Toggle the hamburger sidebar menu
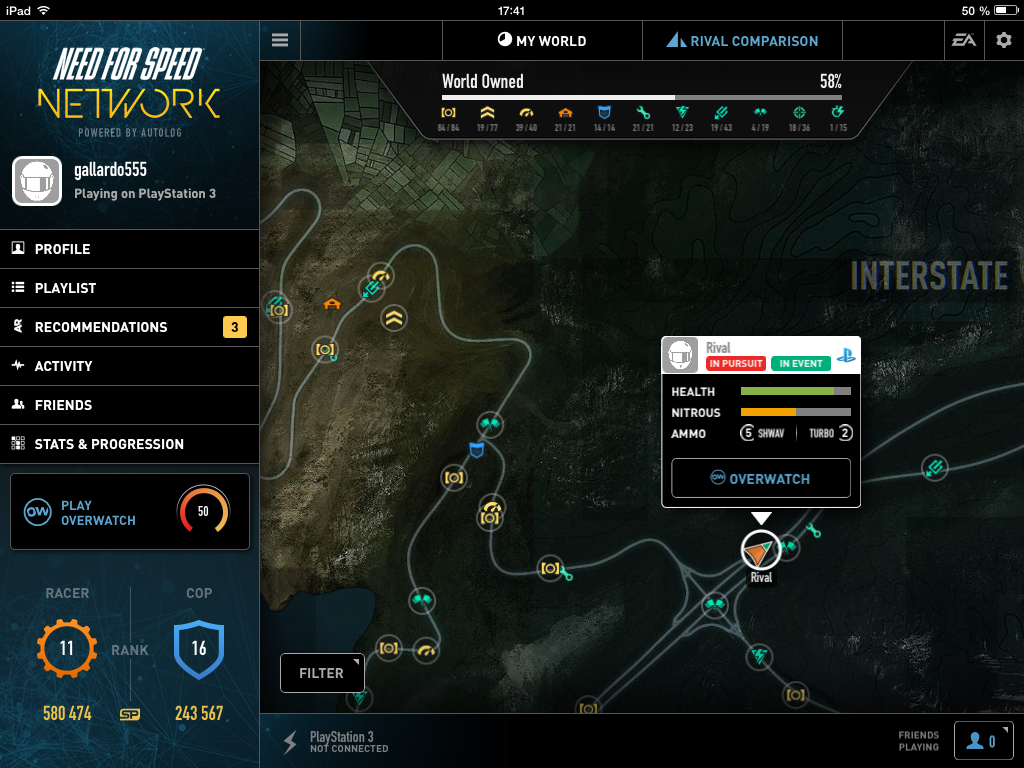Screen dimensions: 1024x768 pyautogui.click(x=280, y=41)
